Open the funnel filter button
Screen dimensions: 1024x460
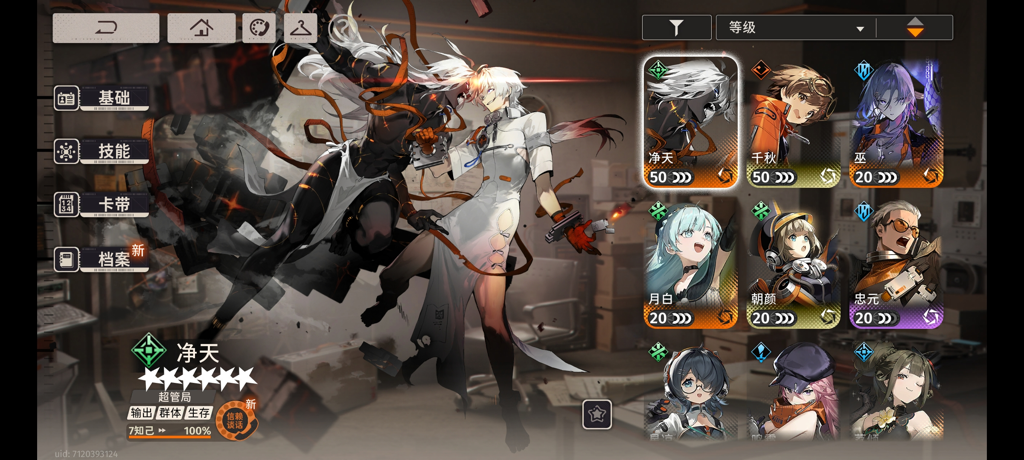coord(676,28)
